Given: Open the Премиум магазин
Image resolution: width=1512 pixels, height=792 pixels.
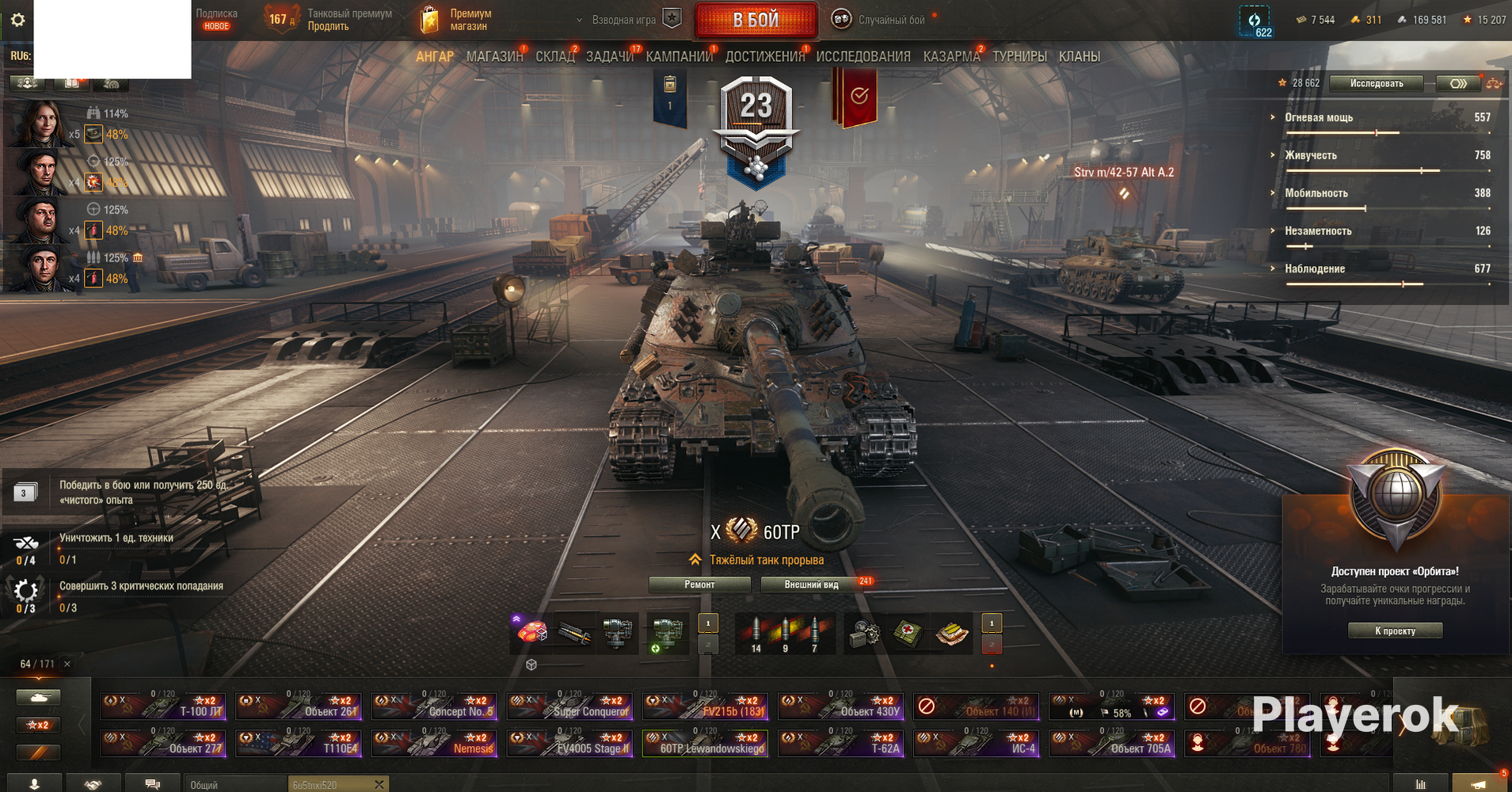Looking at the screenshot, I should click(456, 20).
